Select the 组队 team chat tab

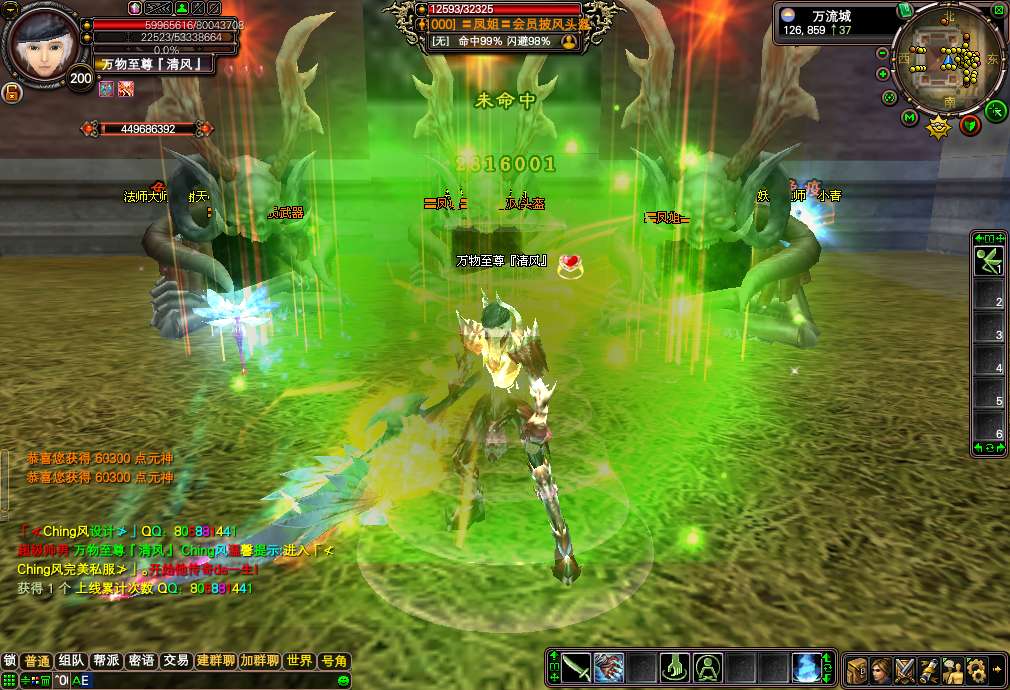click(71, 661)
